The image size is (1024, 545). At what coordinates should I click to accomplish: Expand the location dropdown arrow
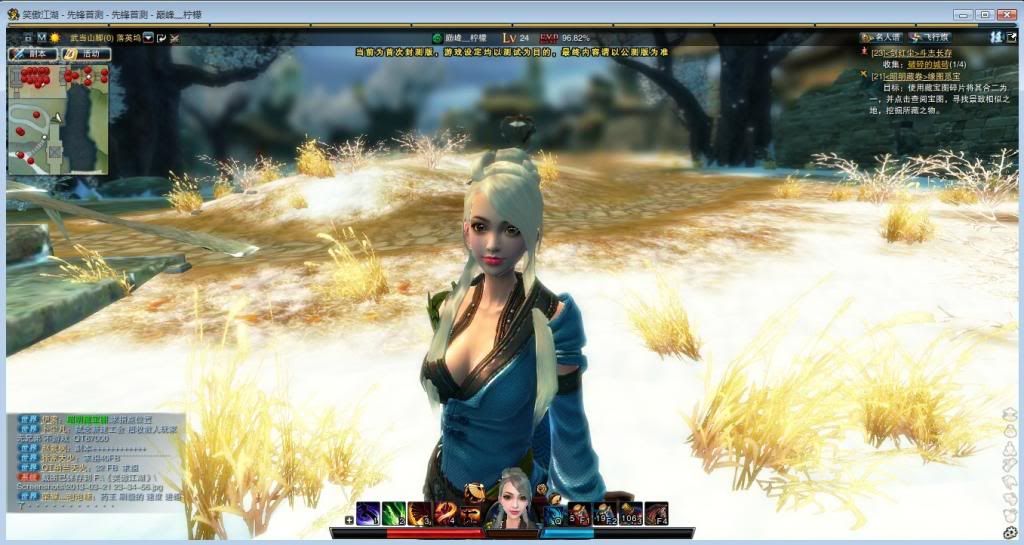(148, 37)
